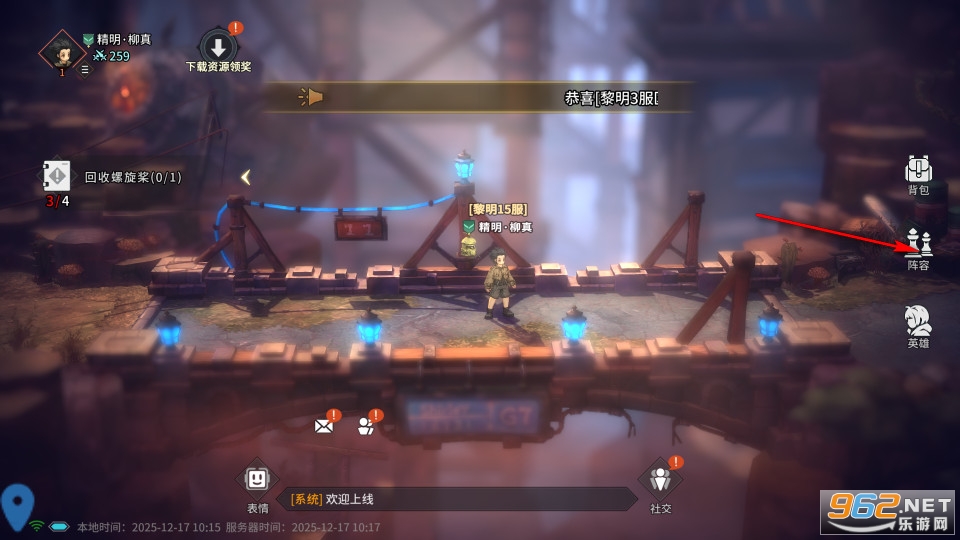
Task: Open the lineup (阵容) menu
Action: 918,247
